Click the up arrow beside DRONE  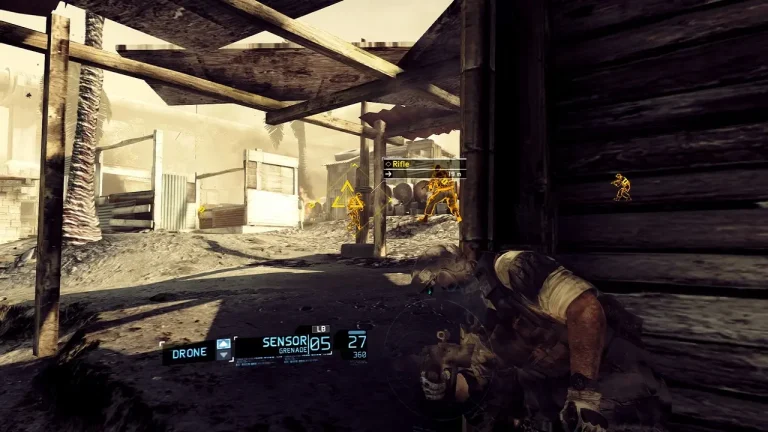point(223,344)
